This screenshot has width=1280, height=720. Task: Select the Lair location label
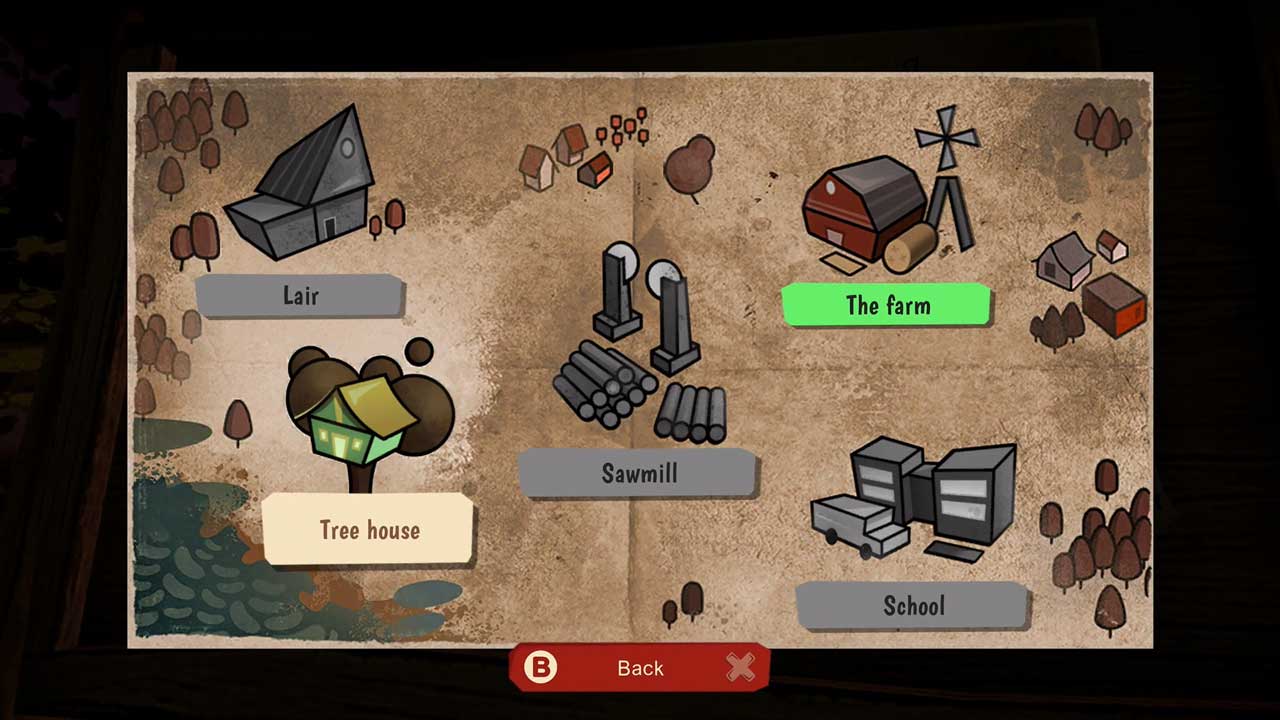pyautogui.click(x=300, y=296)
